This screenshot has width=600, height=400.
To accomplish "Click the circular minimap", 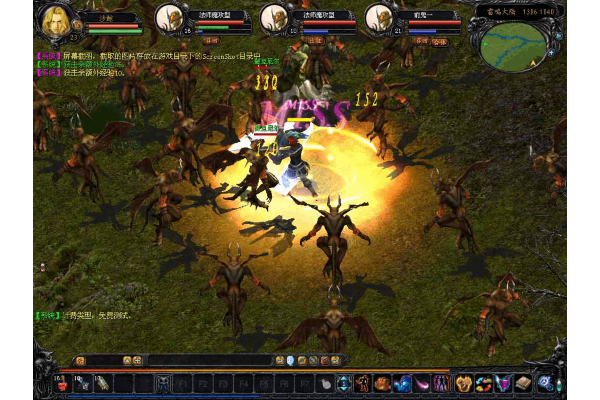I will (x=514, y=45).
